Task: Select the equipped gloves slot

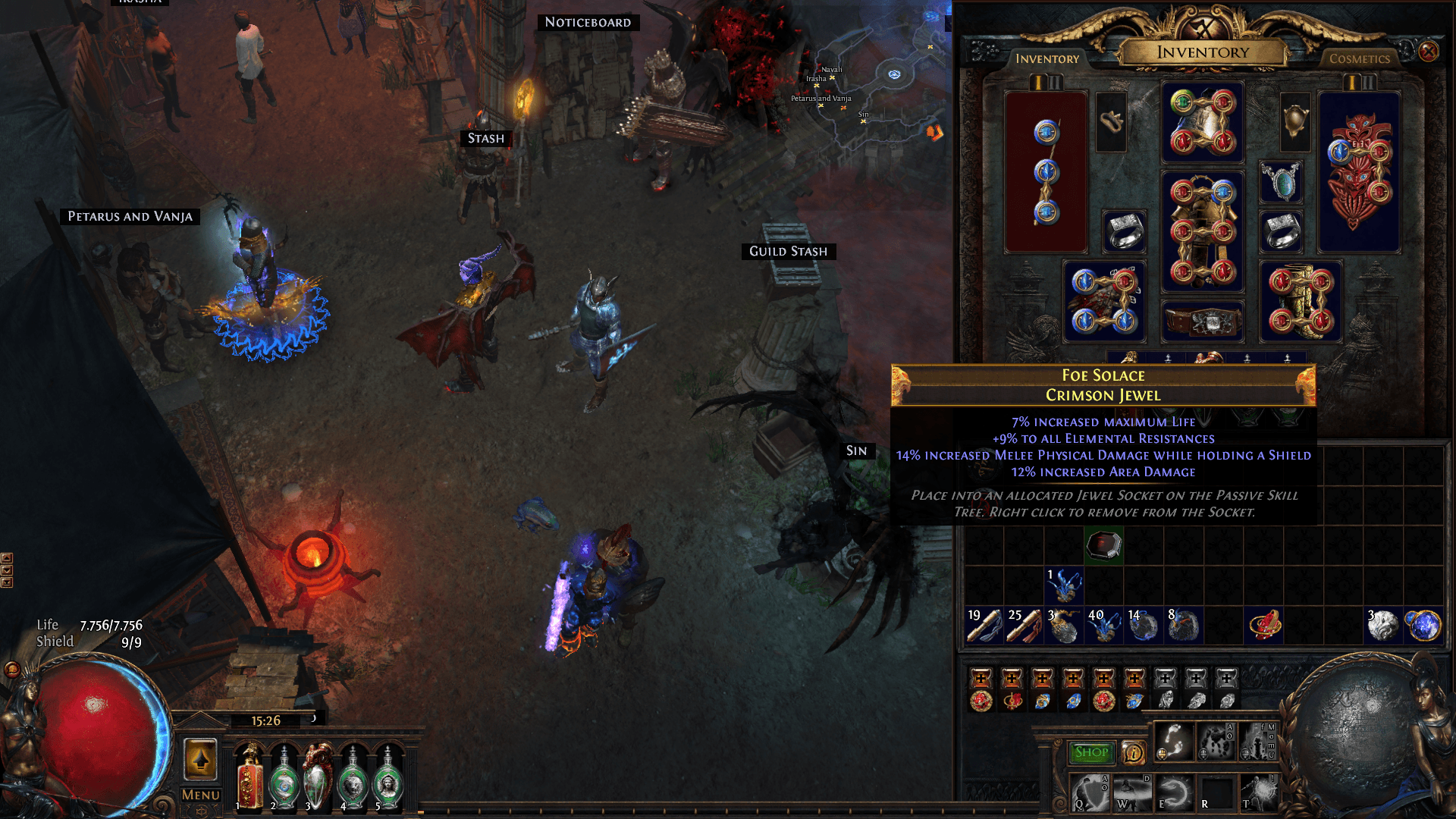Action: 1104,302
